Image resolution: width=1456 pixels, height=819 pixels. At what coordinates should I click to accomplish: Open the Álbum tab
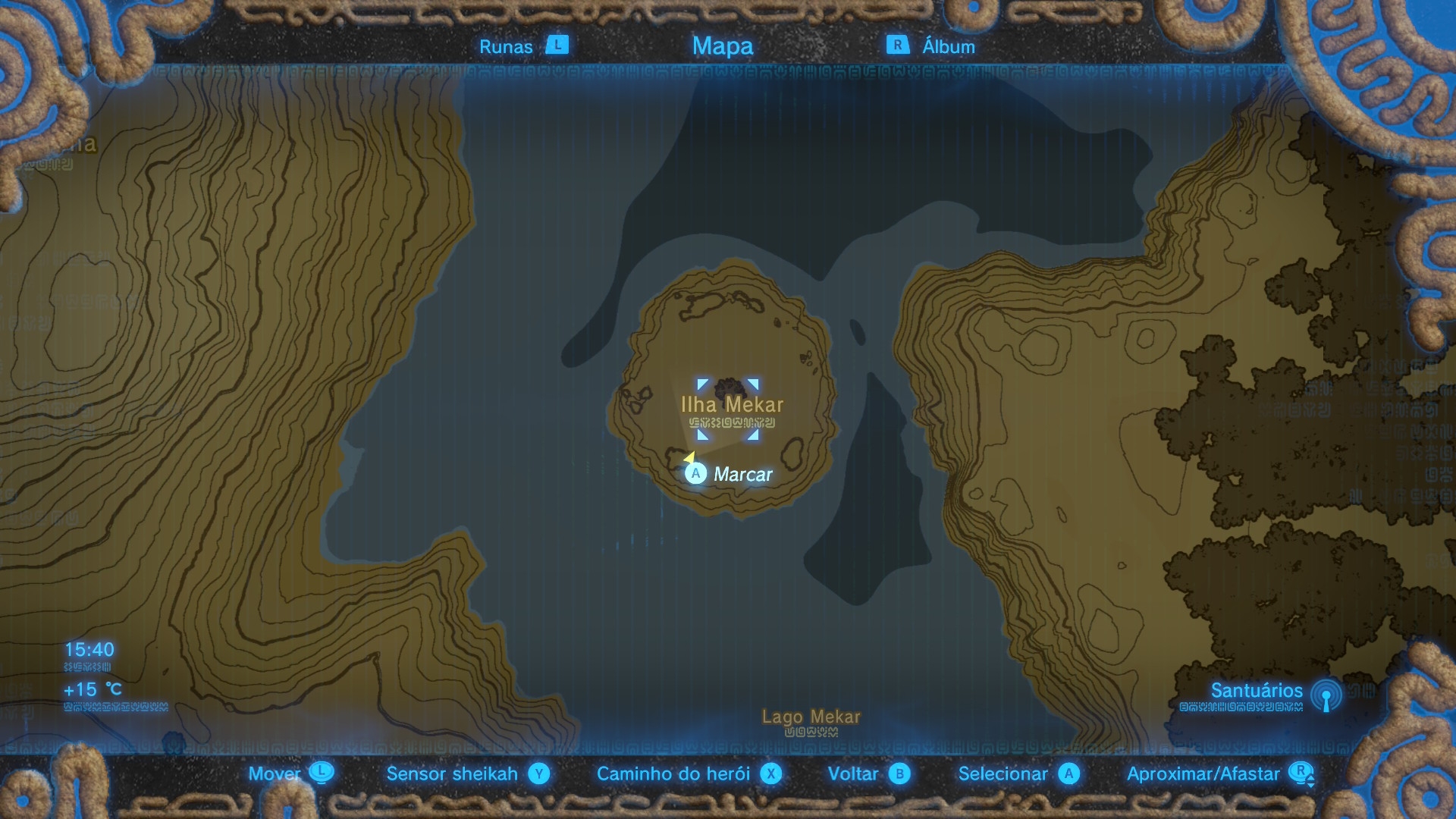point(948,46)
